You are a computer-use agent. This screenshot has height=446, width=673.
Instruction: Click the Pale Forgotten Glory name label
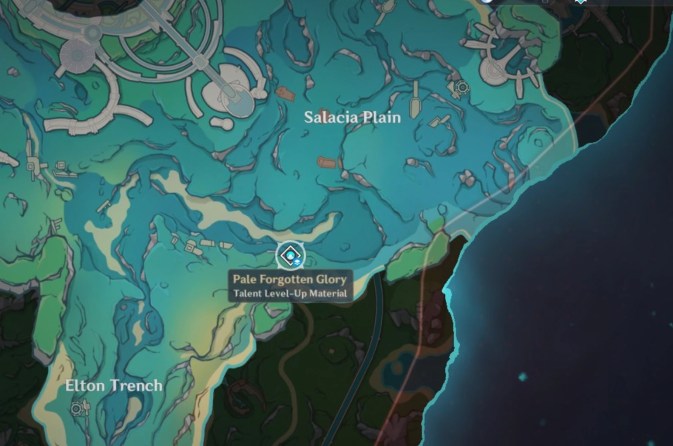click(289, 279)
